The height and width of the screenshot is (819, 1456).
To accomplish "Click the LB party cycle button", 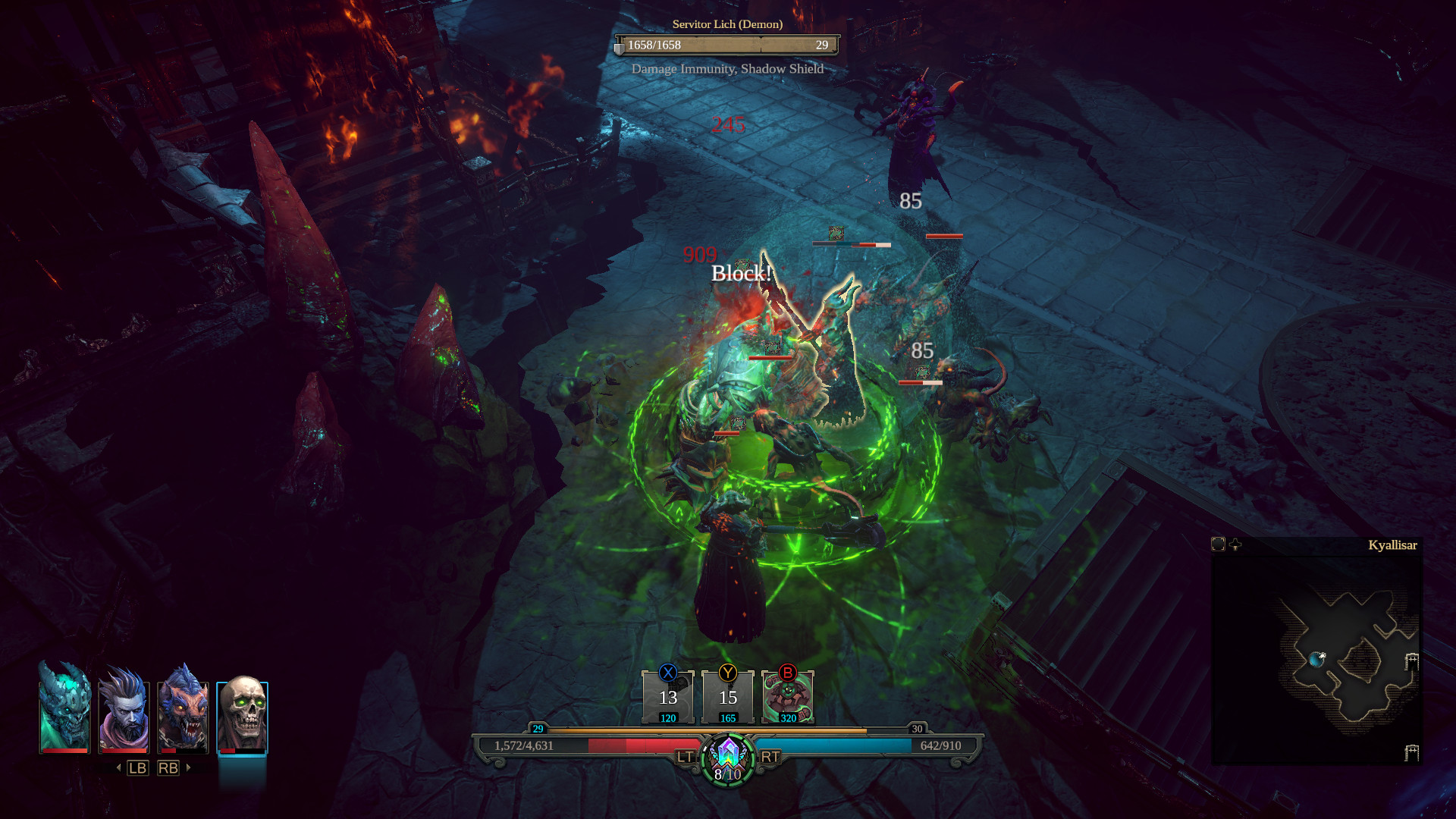I will (x=138, y=767).
